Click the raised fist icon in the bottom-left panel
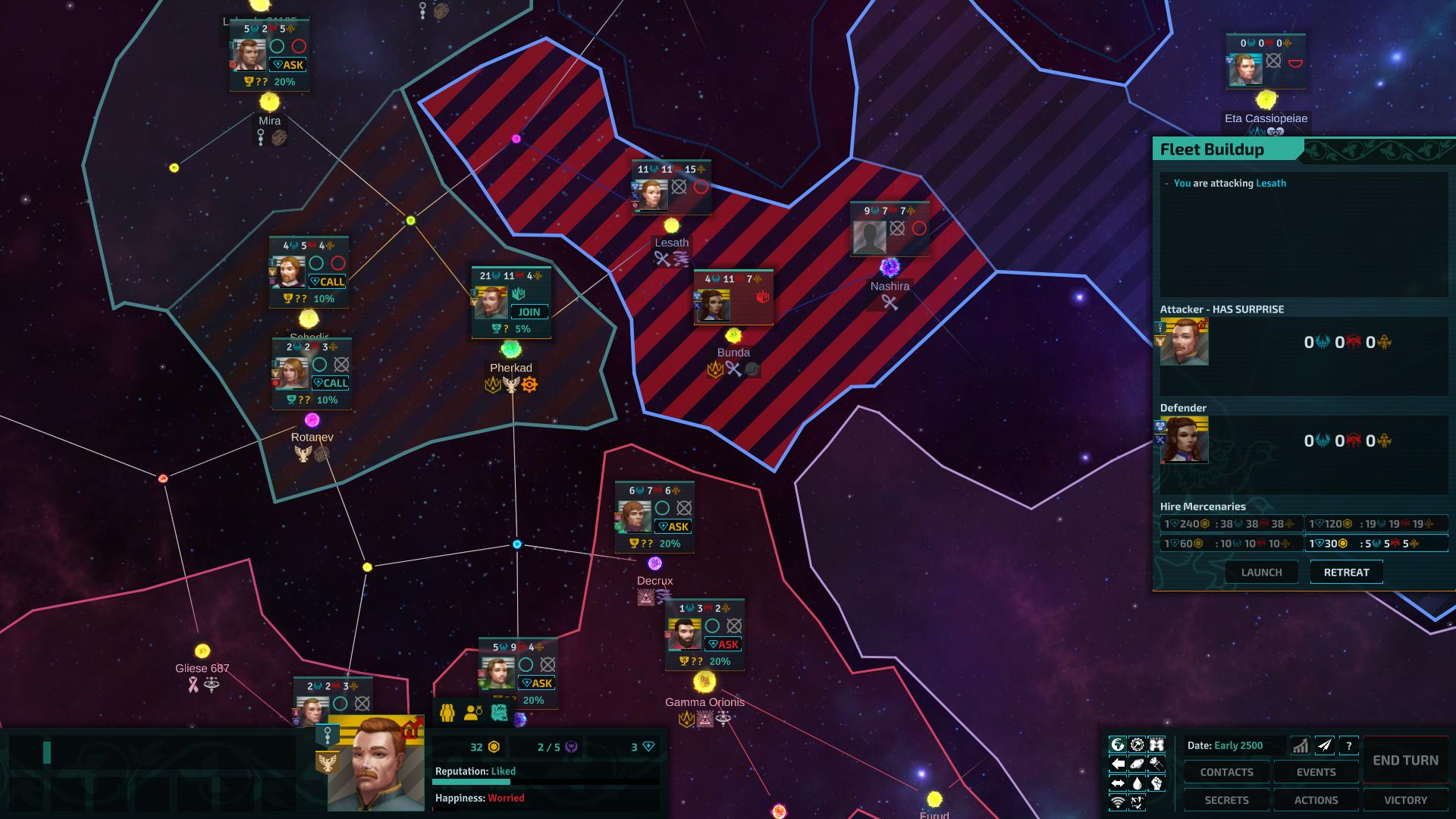 tap(1156, 782)
